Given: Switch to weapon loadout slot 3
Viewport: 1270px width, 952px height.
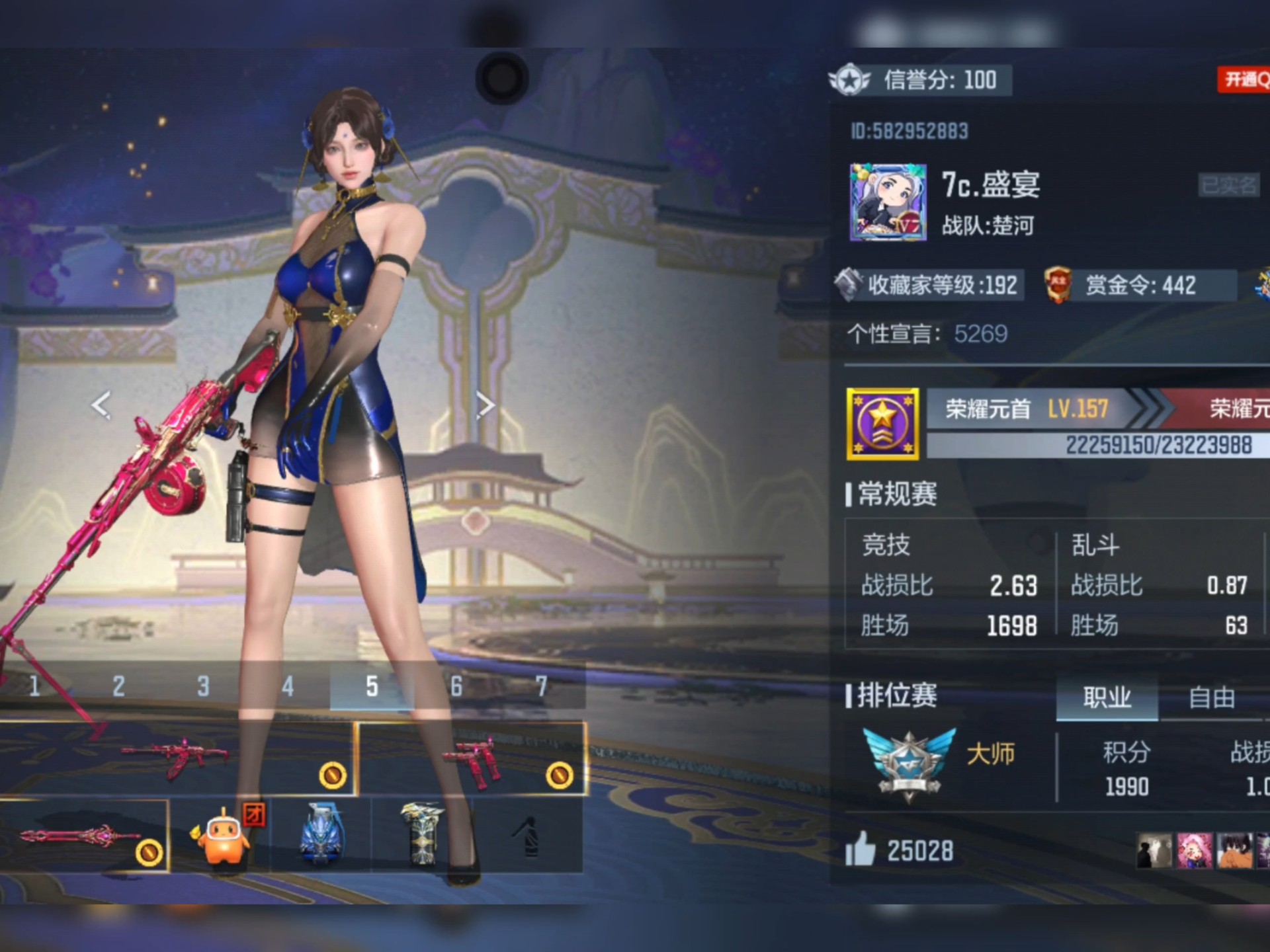Looking at the screenshot, I should point(202,686).
